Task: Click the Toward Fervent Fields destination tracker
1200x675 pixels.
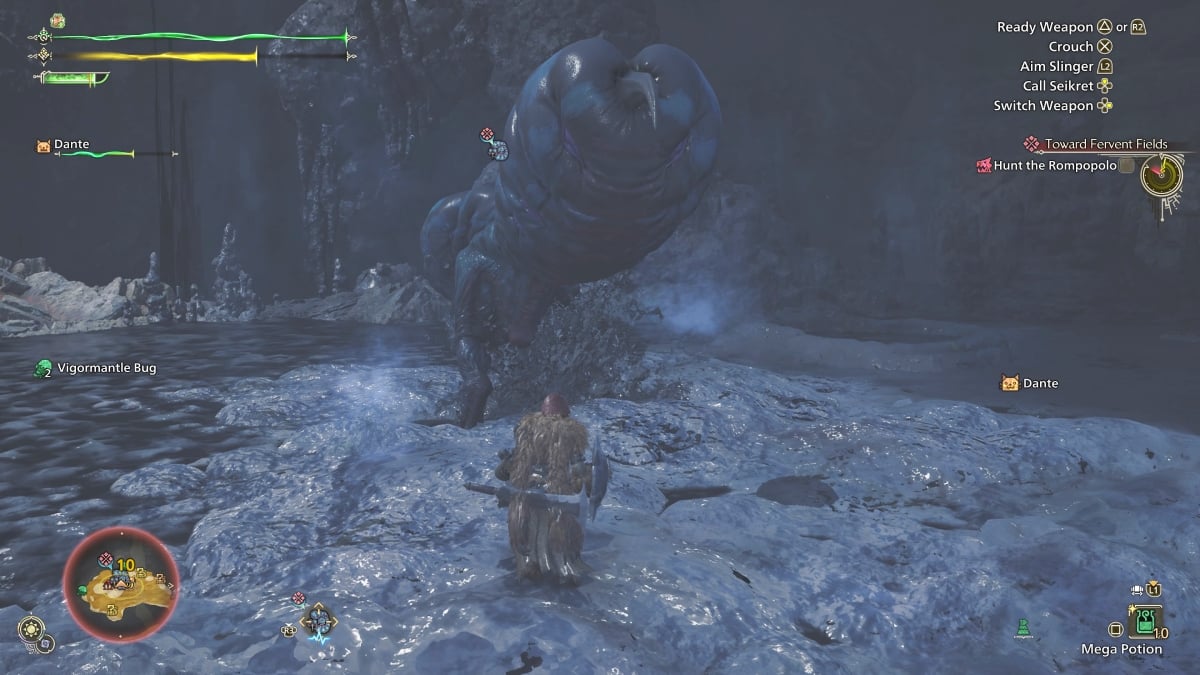Action: coord(1097,144)
